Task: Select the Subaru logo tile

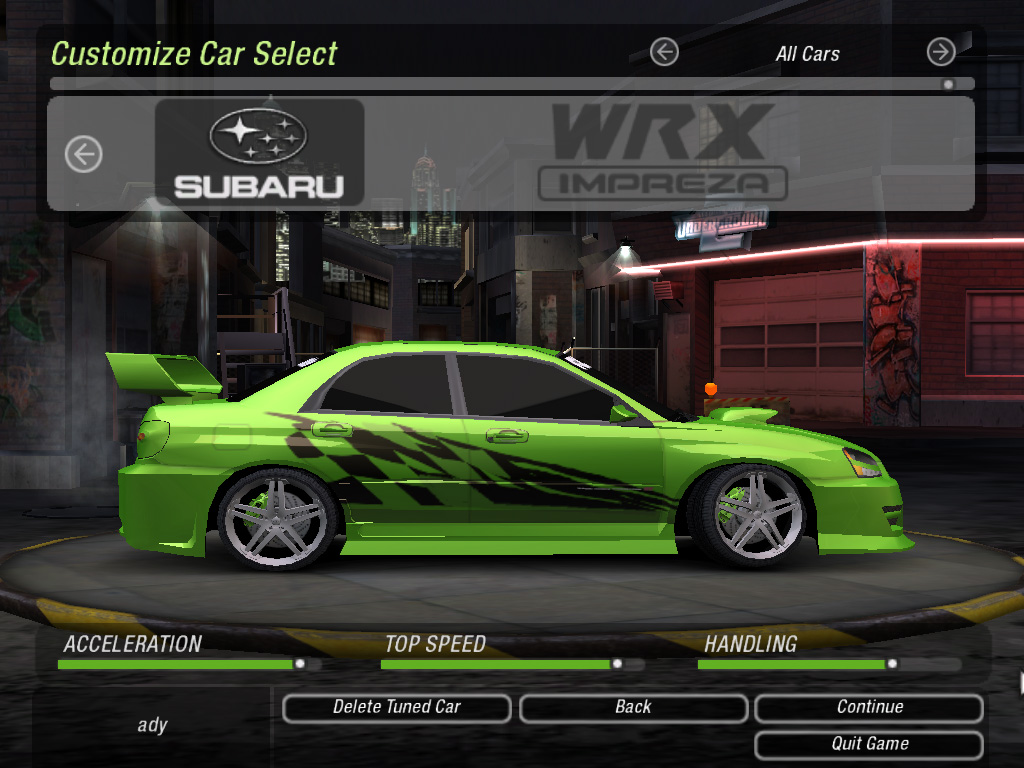Action: 259,153
